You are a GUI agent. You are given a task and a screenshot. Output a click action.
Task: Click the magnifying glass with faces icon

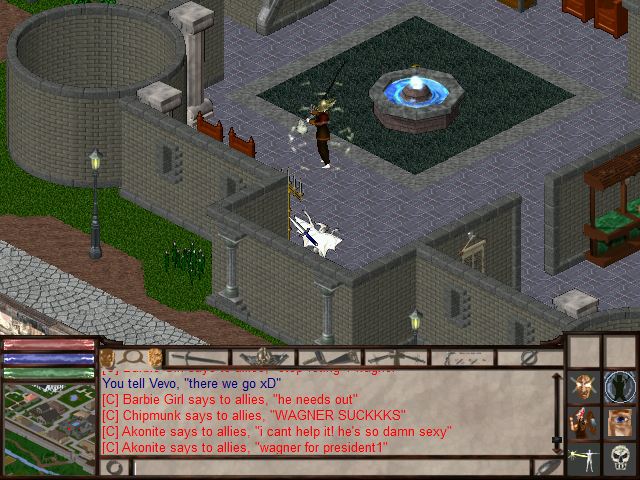pos(133,357)
